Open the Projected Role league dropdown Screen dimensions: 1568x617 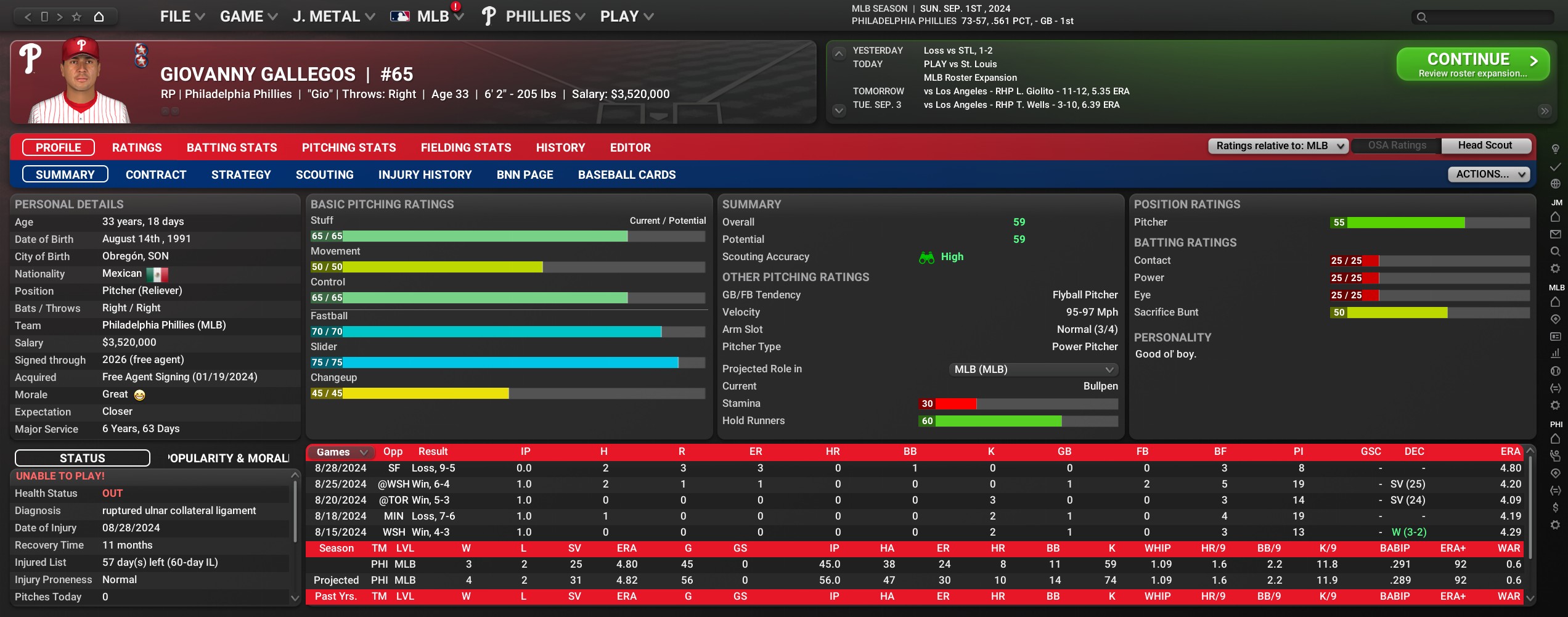click(1033, 369)
